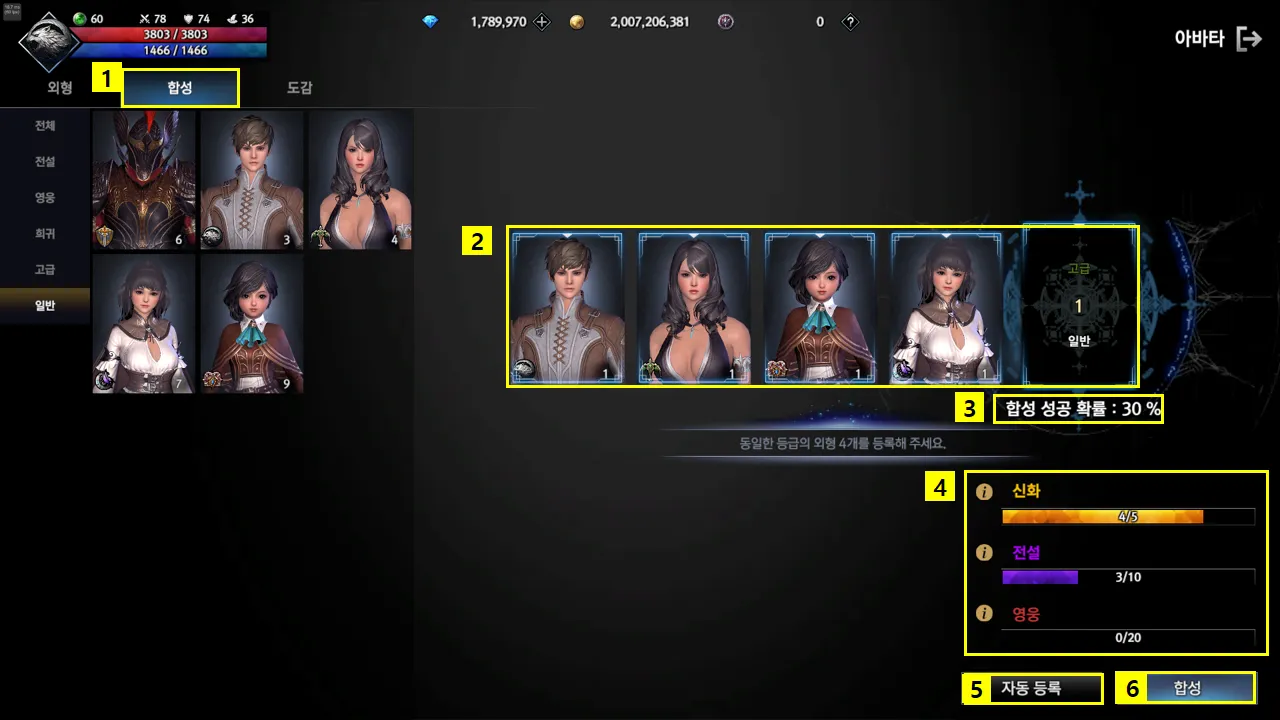Pick the brown-haired male avatar with count 3
The width and height of the screenshot is (1280, 720).
click(x=252, y=180)
